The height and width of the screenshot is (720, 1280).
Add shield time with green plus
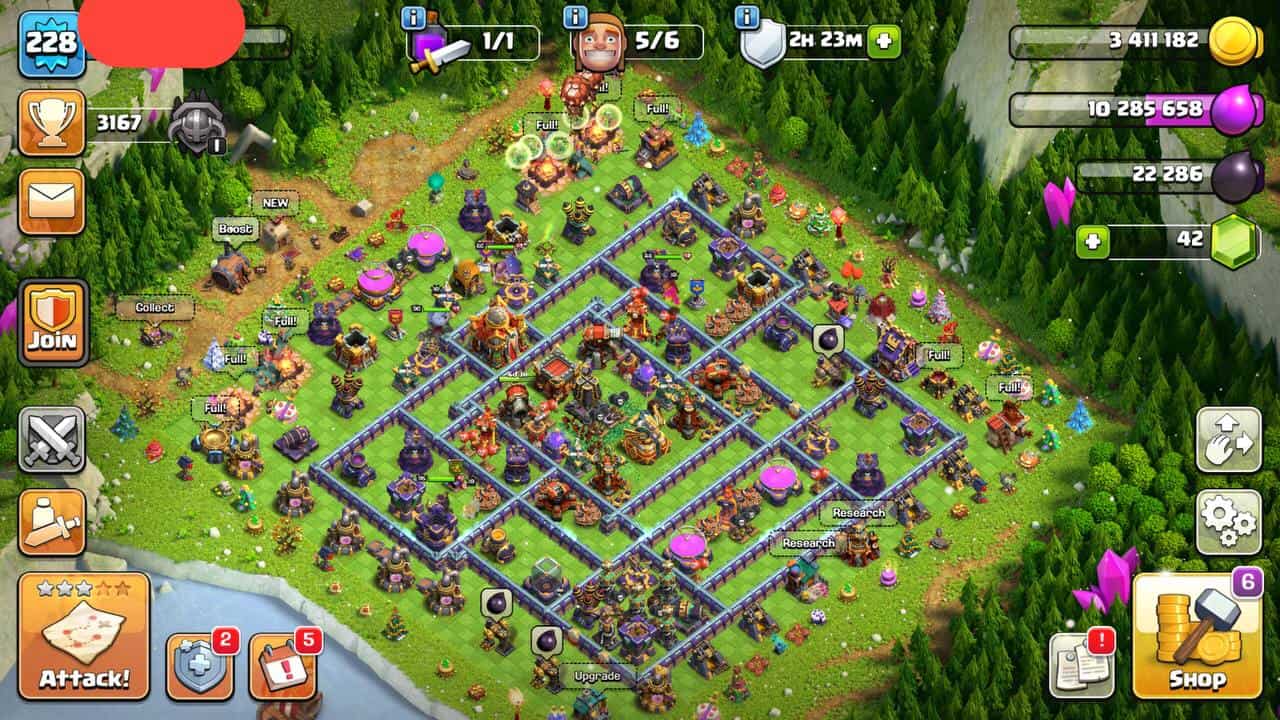point(884,42)
